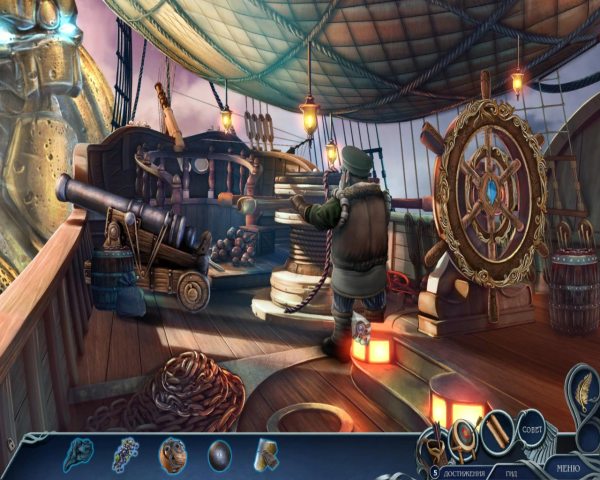The width and height of the screenshot is (600, 480).
Task: Choose the round bronze mask item
Action: point(172,455)
